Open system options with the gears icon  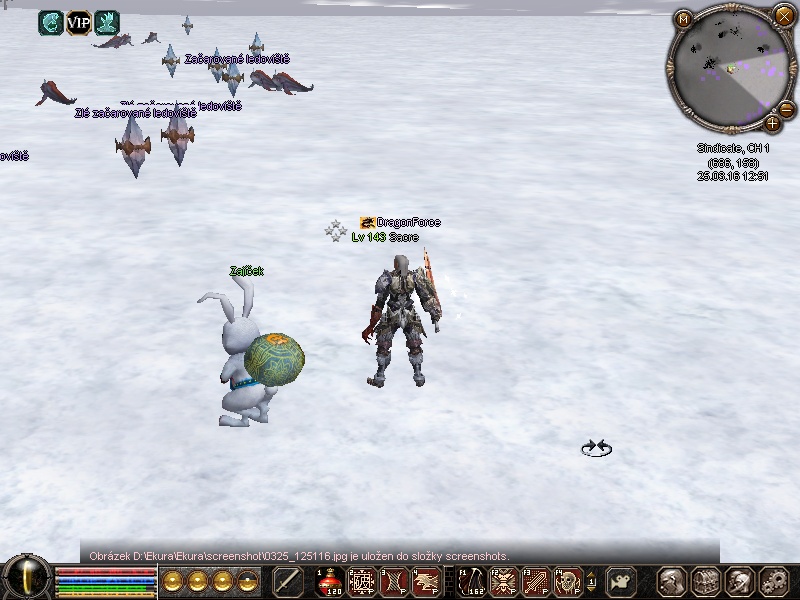pyautogui.click(x=774, y=581)
